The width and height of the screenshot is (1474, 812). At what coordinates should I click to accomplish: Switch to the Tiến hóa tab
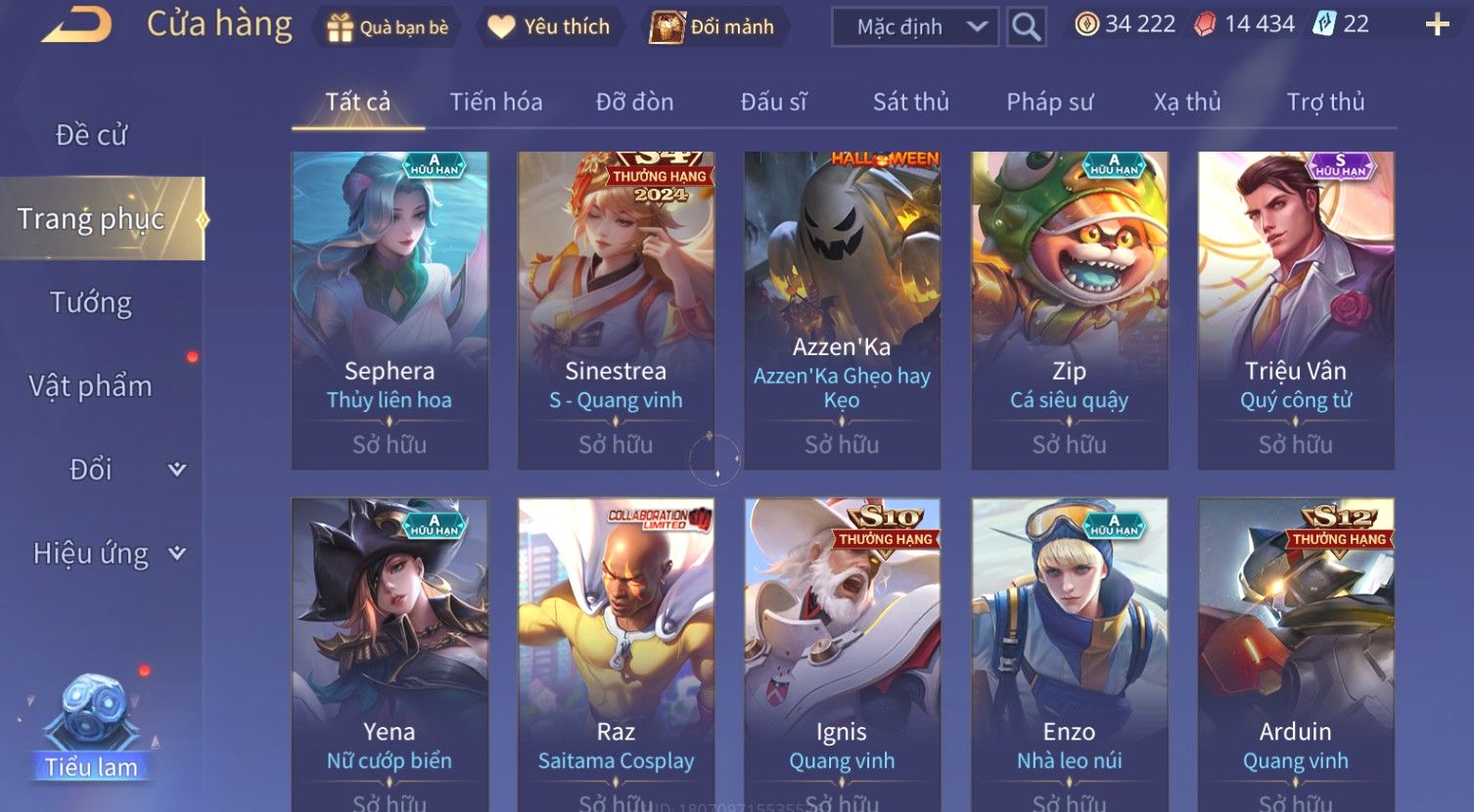pyautogui.click(x=495, y=102)
